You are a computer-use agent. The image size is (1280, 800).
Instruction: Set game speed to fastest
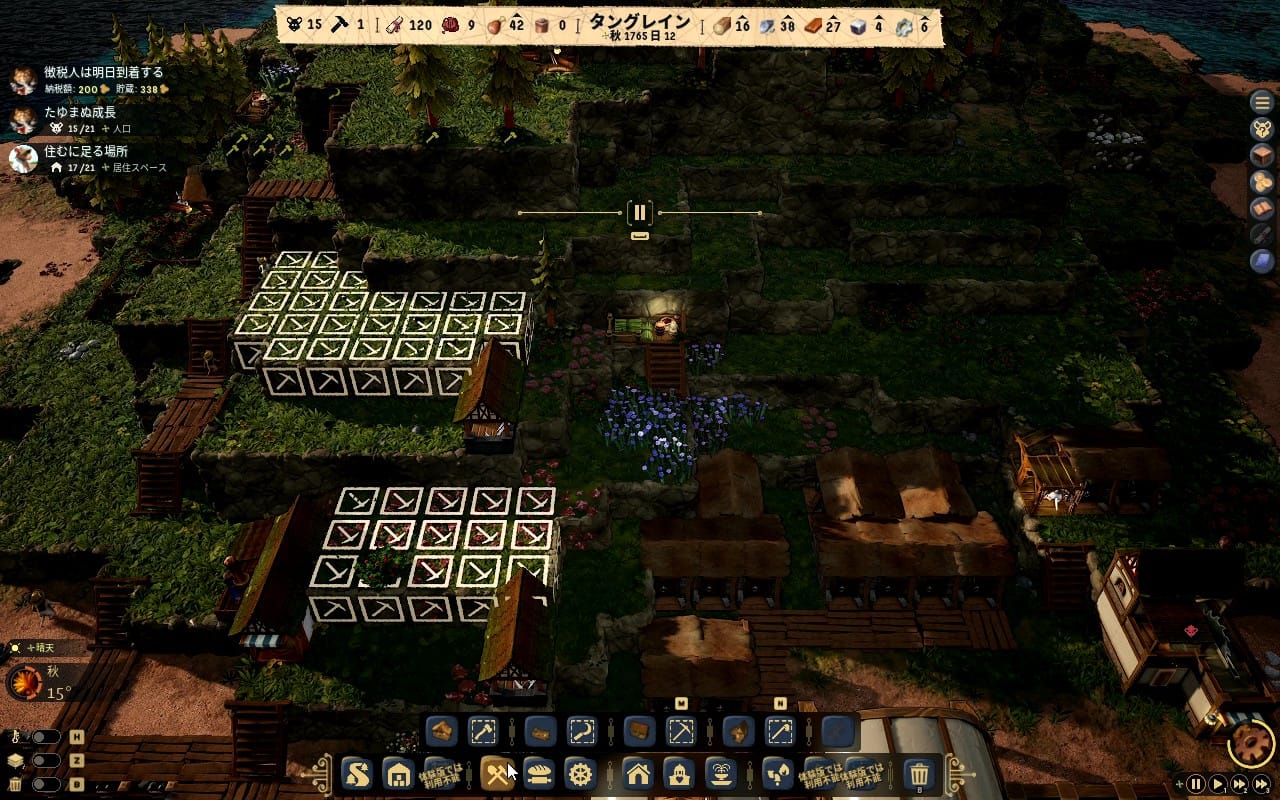pyautogui.click(x=1263, y=784)
